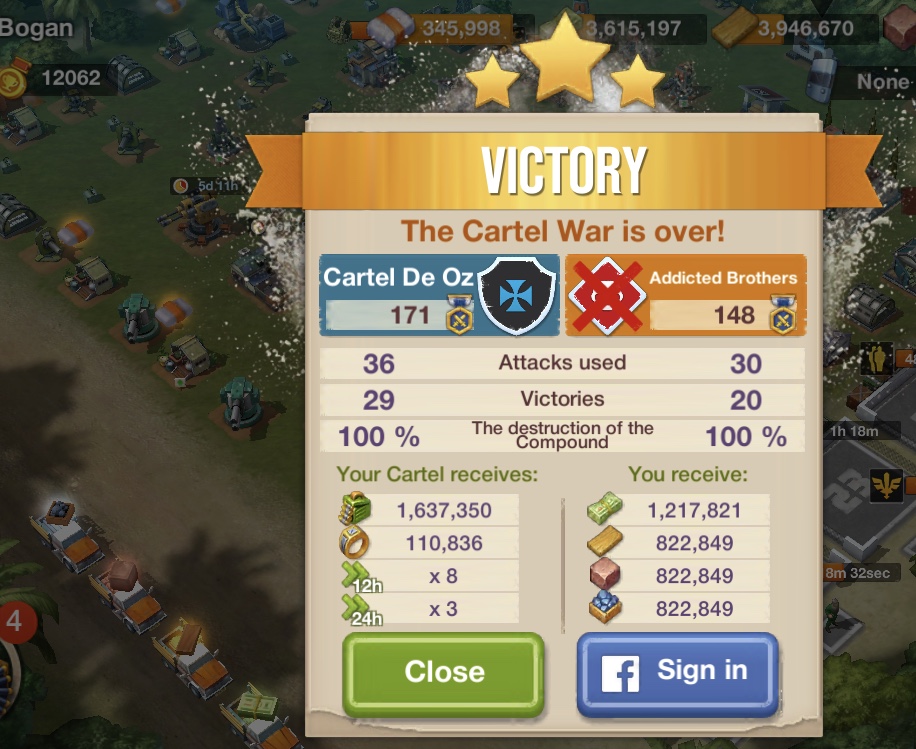Close the Cartel War victory dialog

tap(444, 672)
